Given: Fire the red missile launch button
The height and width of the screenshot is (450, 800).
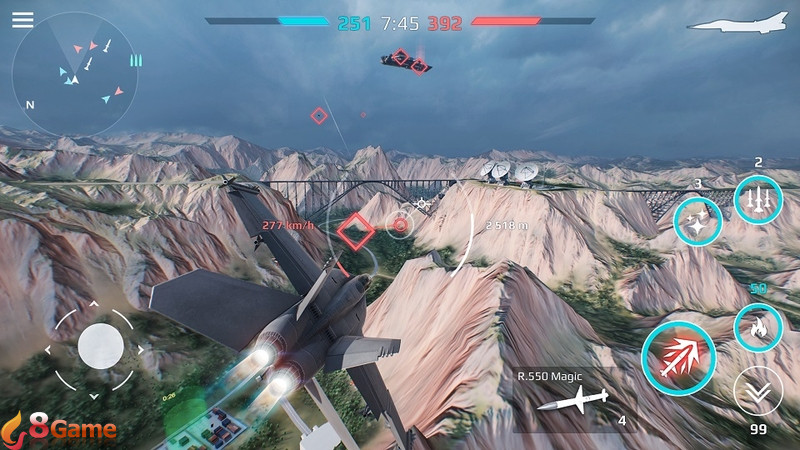Looking at the screenshot, I should (x=678, y=356).
